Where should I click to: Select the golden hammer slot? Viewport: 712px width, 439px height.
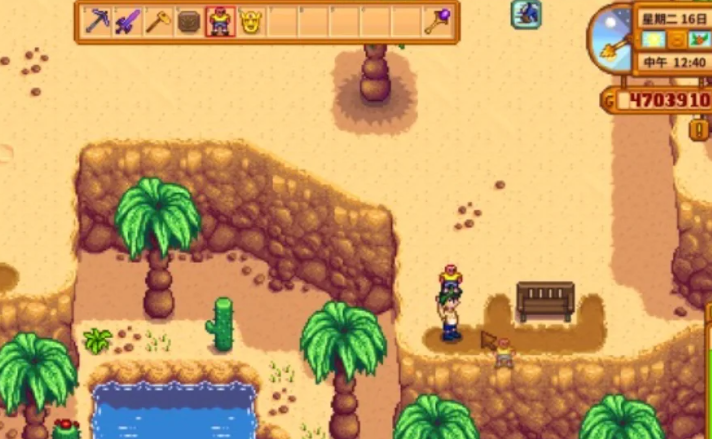(x=157, y=21)
